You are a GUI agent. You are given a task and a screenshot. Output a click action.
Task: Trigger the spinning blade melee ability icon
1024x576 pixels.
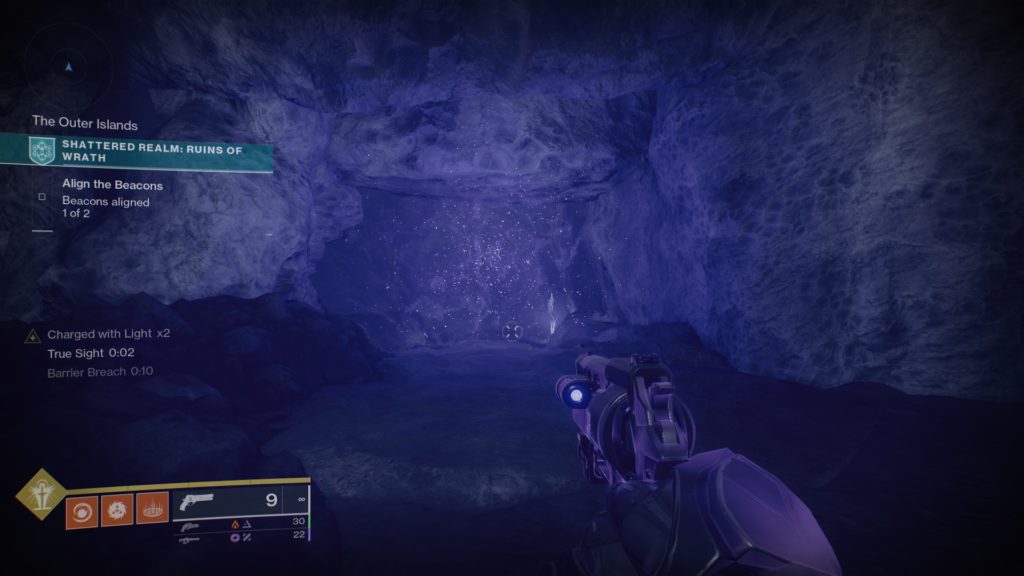click(116, 510)
